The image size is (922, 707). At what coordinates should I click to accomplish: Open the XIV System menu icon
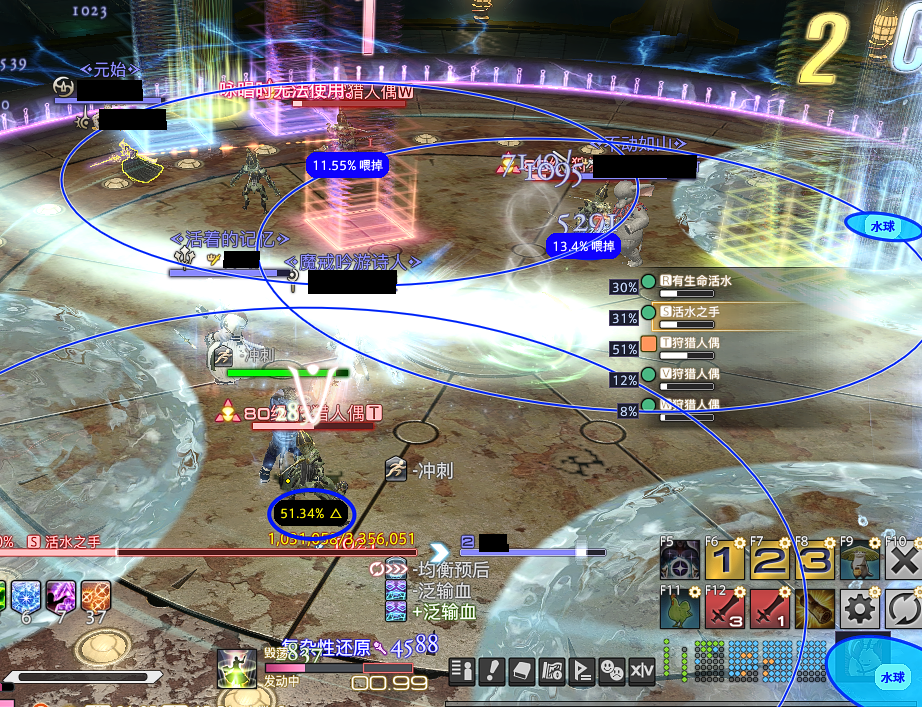641,670
